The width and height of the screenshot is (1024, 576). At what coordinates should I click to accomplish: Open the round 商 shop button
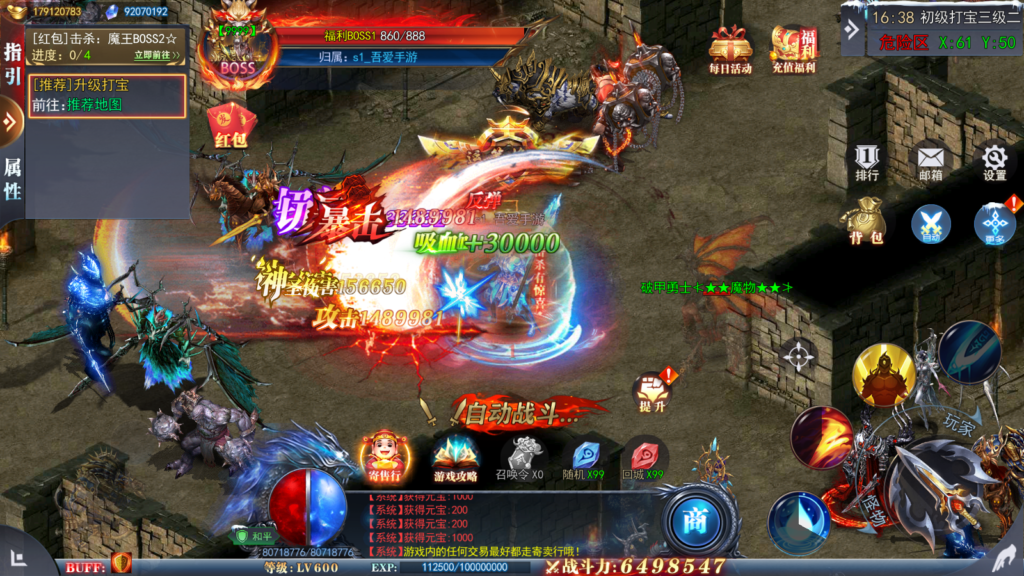pyautogui.click(x=694, y=520)
